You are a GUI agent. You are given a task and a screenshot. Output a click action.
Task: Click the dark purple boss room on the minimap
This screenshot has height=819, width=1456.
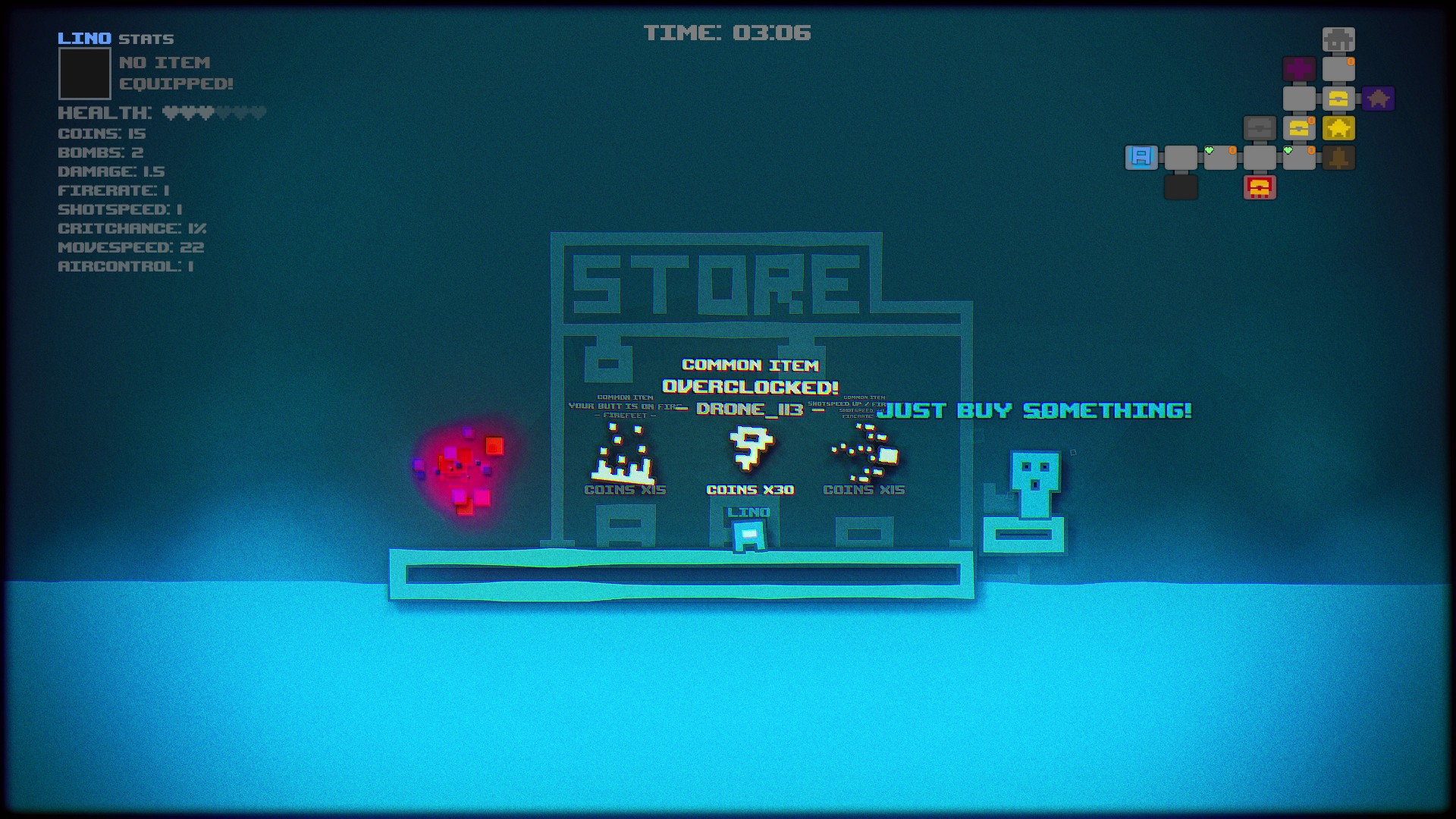[1379, 99]
